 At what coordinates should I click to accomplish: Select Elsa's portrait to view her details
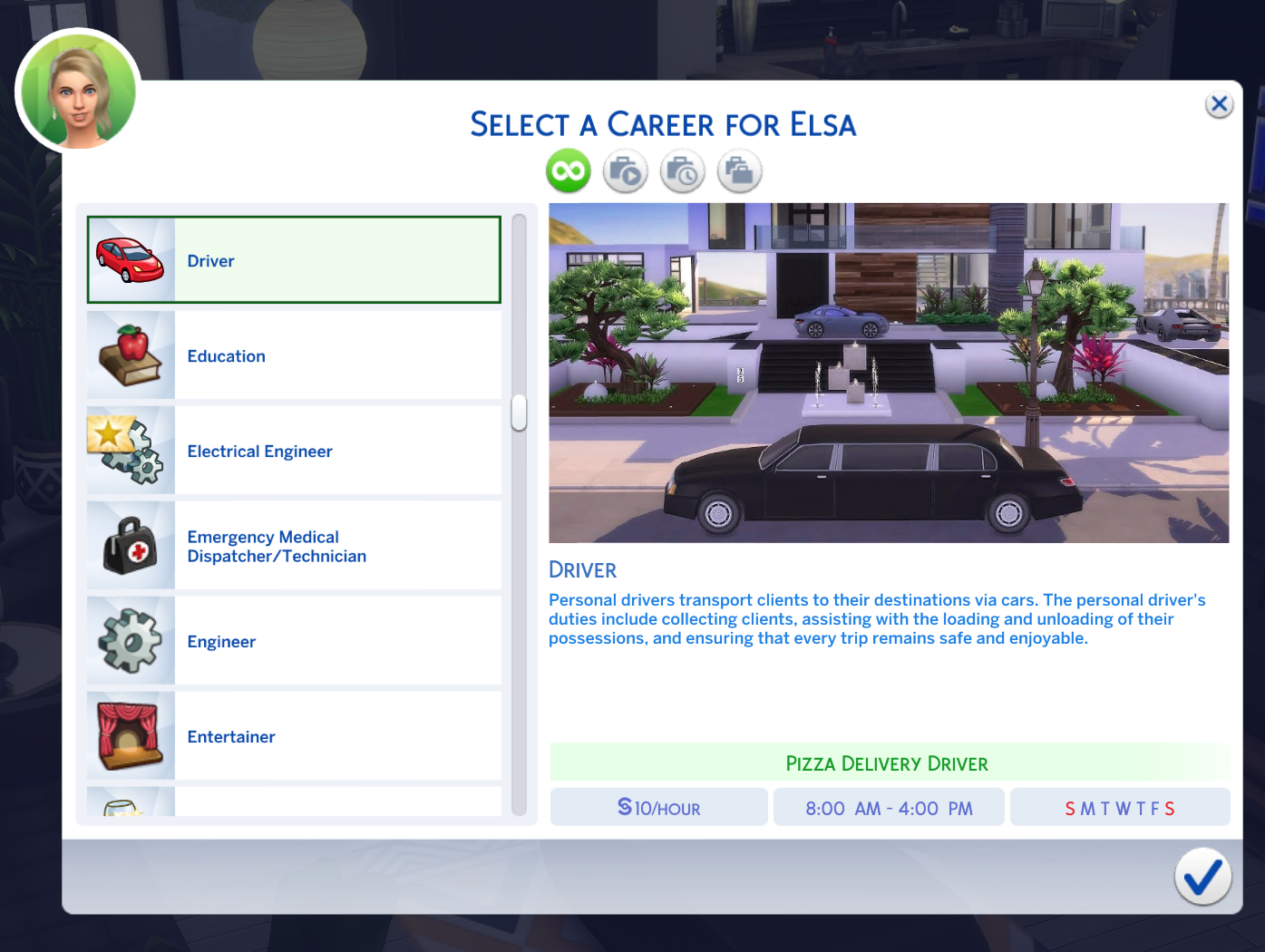(77, 90)
